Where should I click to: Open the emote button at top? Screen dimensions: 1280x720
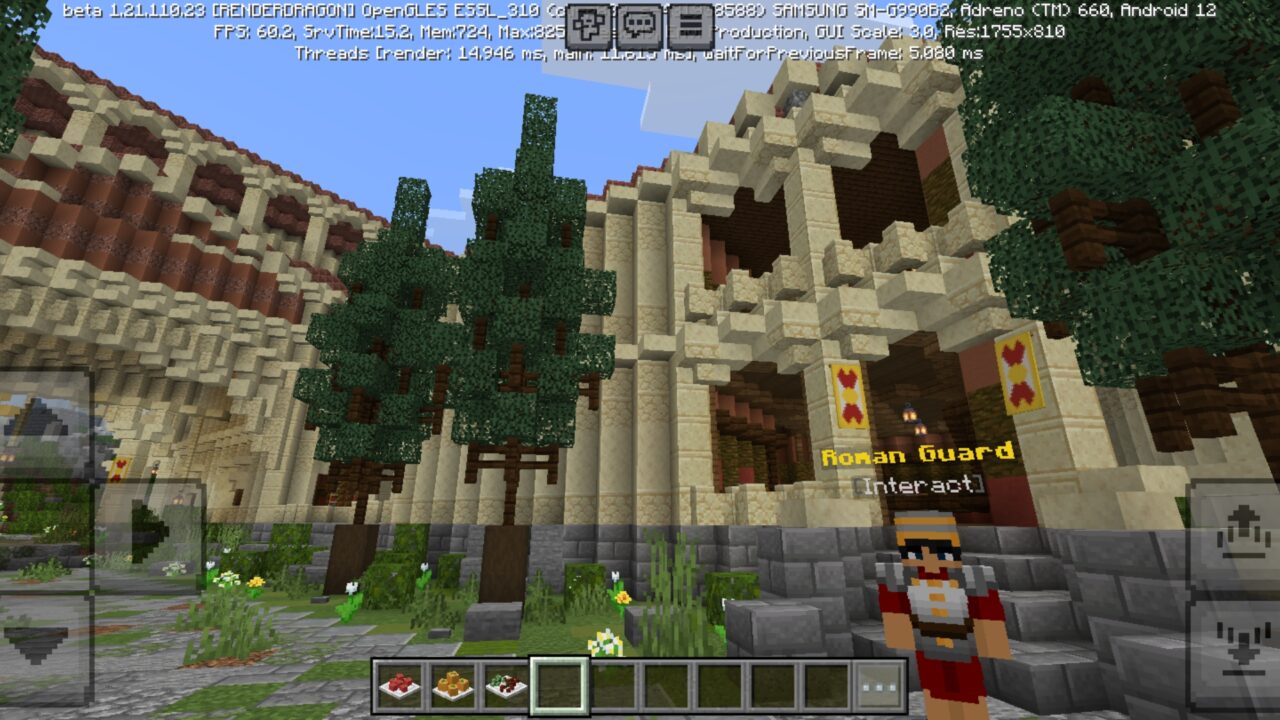coord(591,27)
